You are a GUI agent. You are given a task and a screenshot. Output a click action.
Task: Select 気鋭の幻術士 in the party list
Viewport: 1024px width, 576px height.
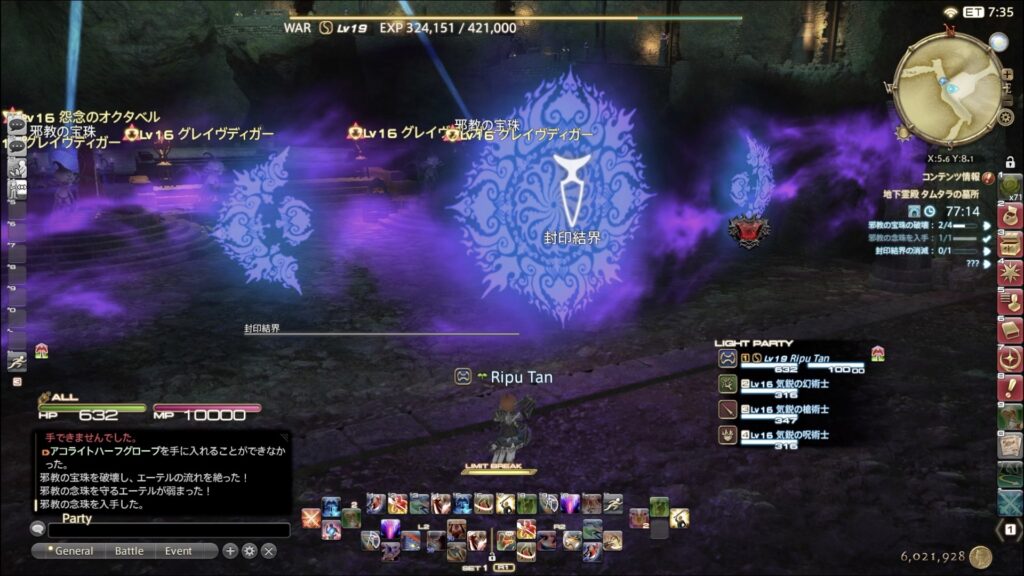790,384
